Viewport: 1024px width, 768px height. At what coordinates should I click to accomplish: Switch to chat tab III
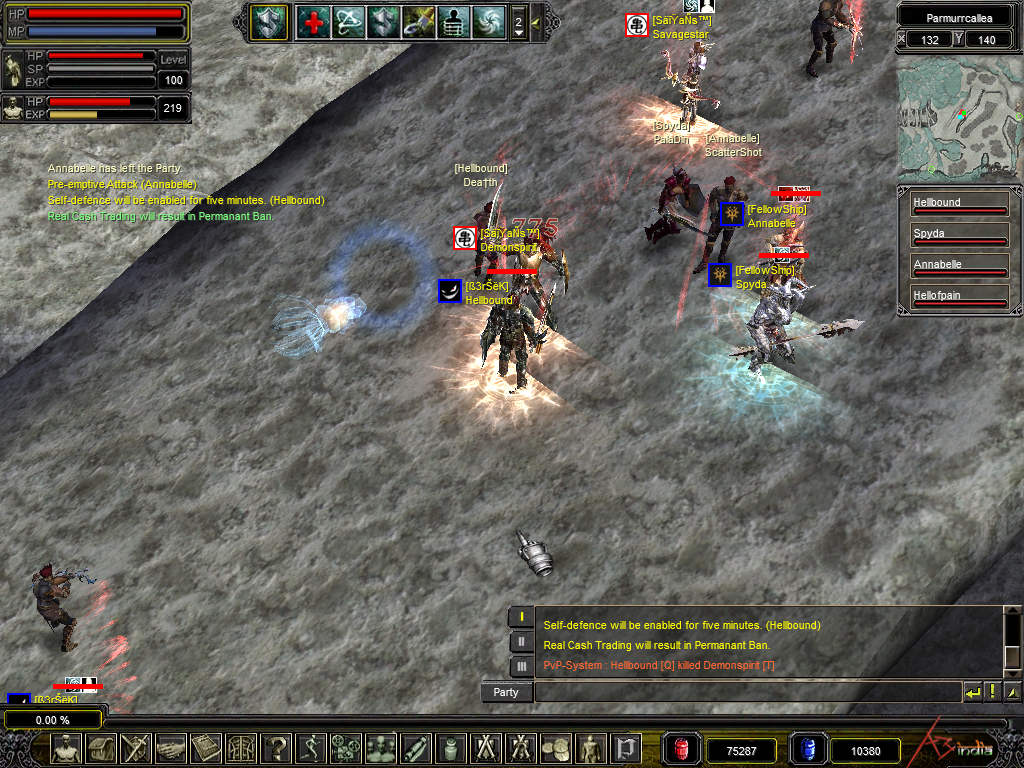[x=521, y=665]
